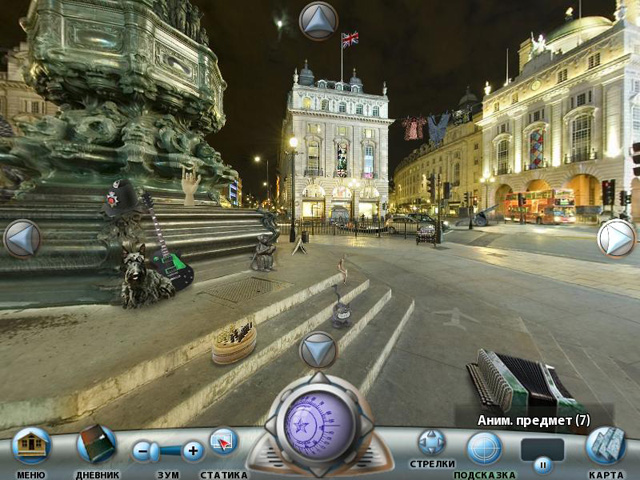Viewport: 640px width, 480px height.
Task: Pause with the small pause button
Action: [543, 465]
